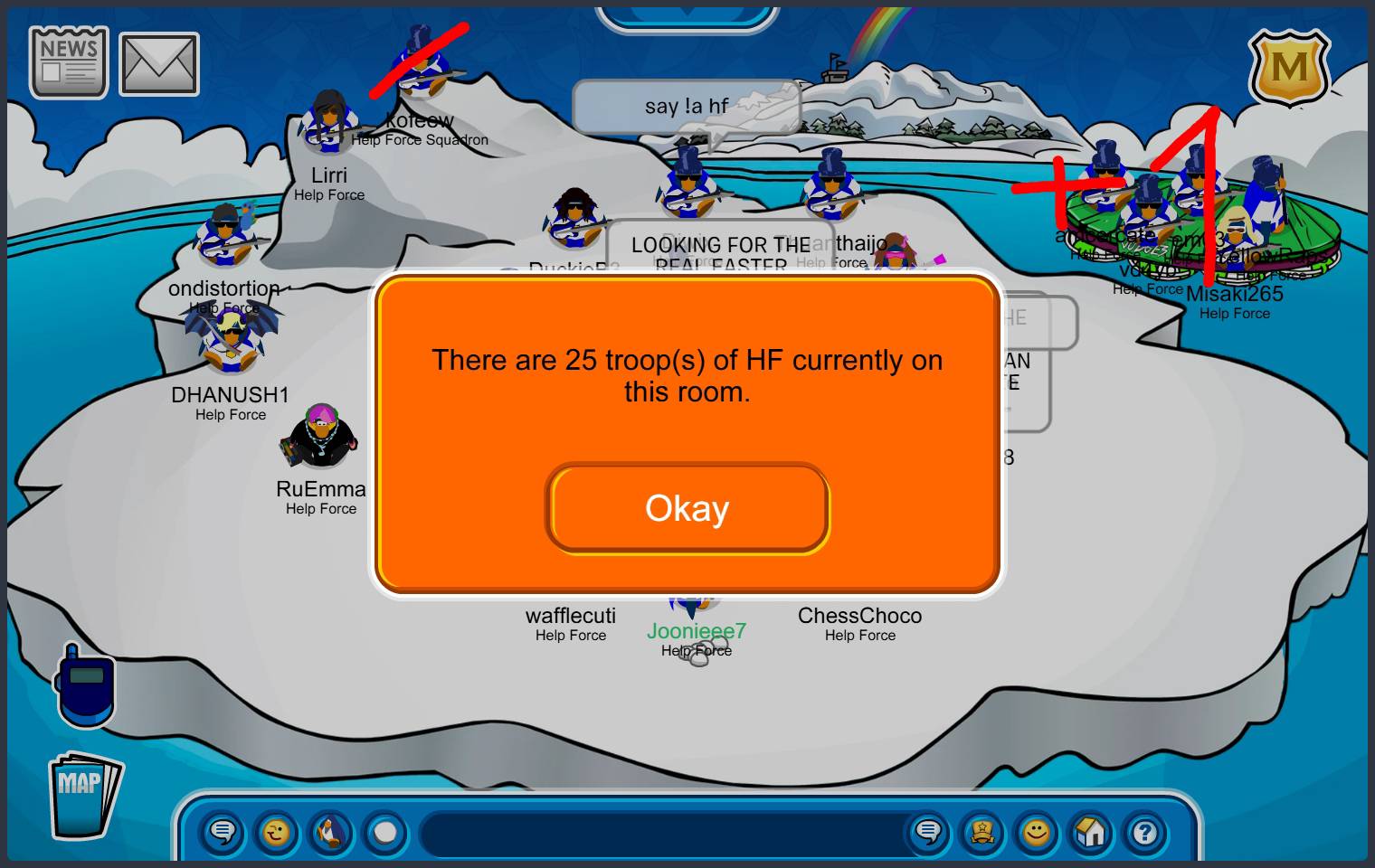Open the winking face emote menu
This screenshot has width=1375, height=868.
[x=277, y=832]
